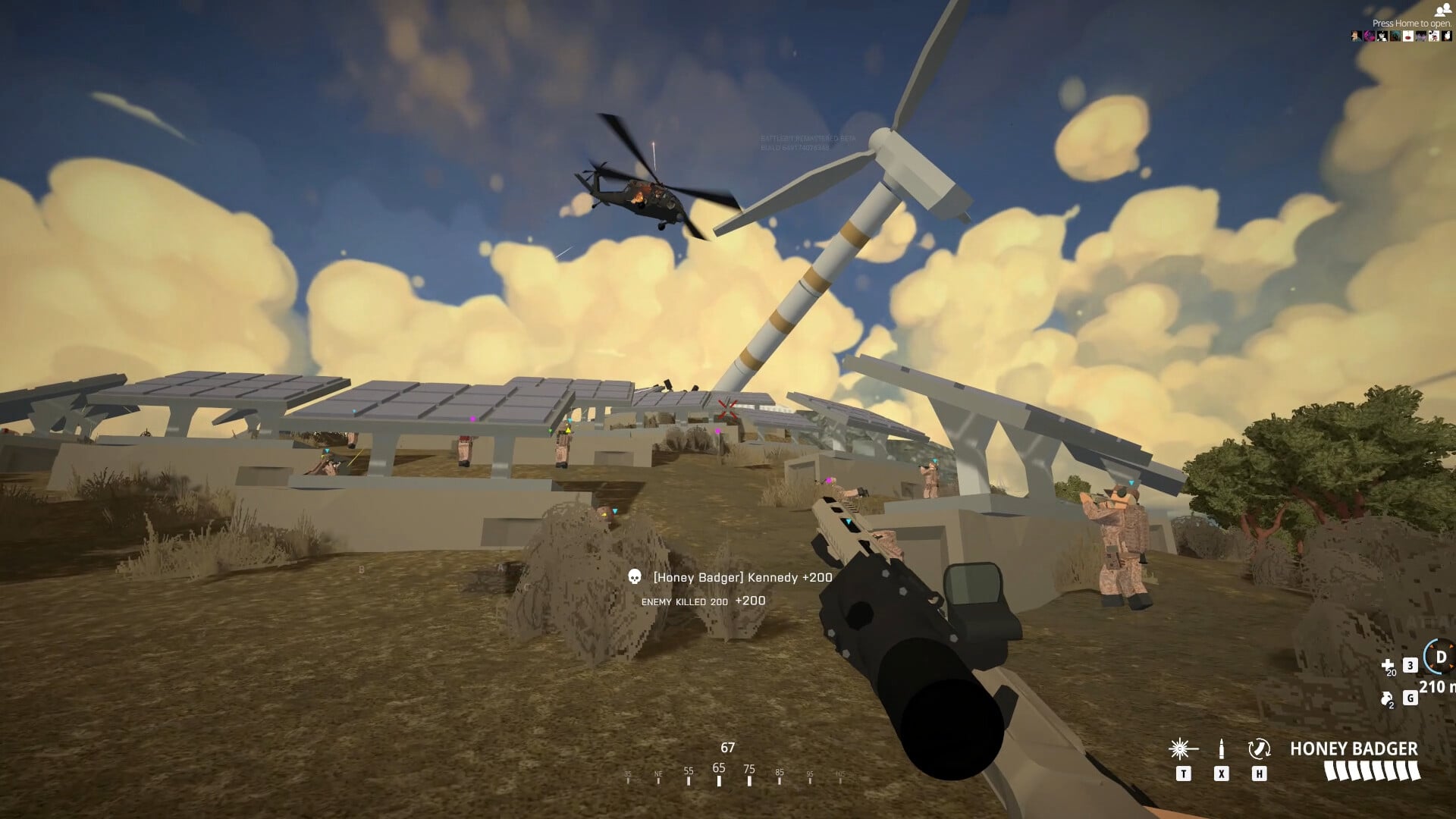Click the grenade icon showing 2

(x=1386, y=699)
